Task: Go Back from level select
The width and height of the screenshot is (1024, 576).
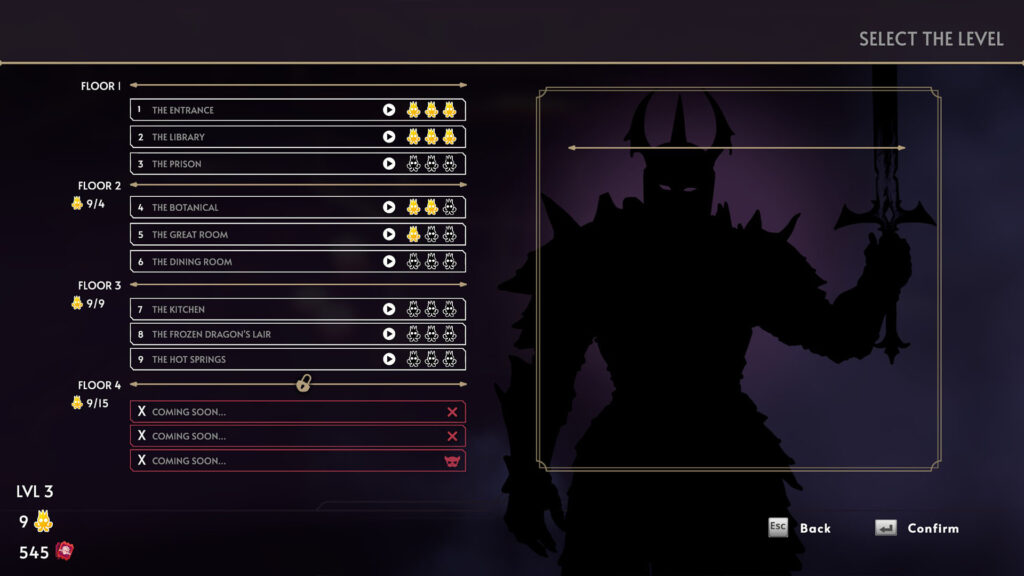Action: coord(800,528)
